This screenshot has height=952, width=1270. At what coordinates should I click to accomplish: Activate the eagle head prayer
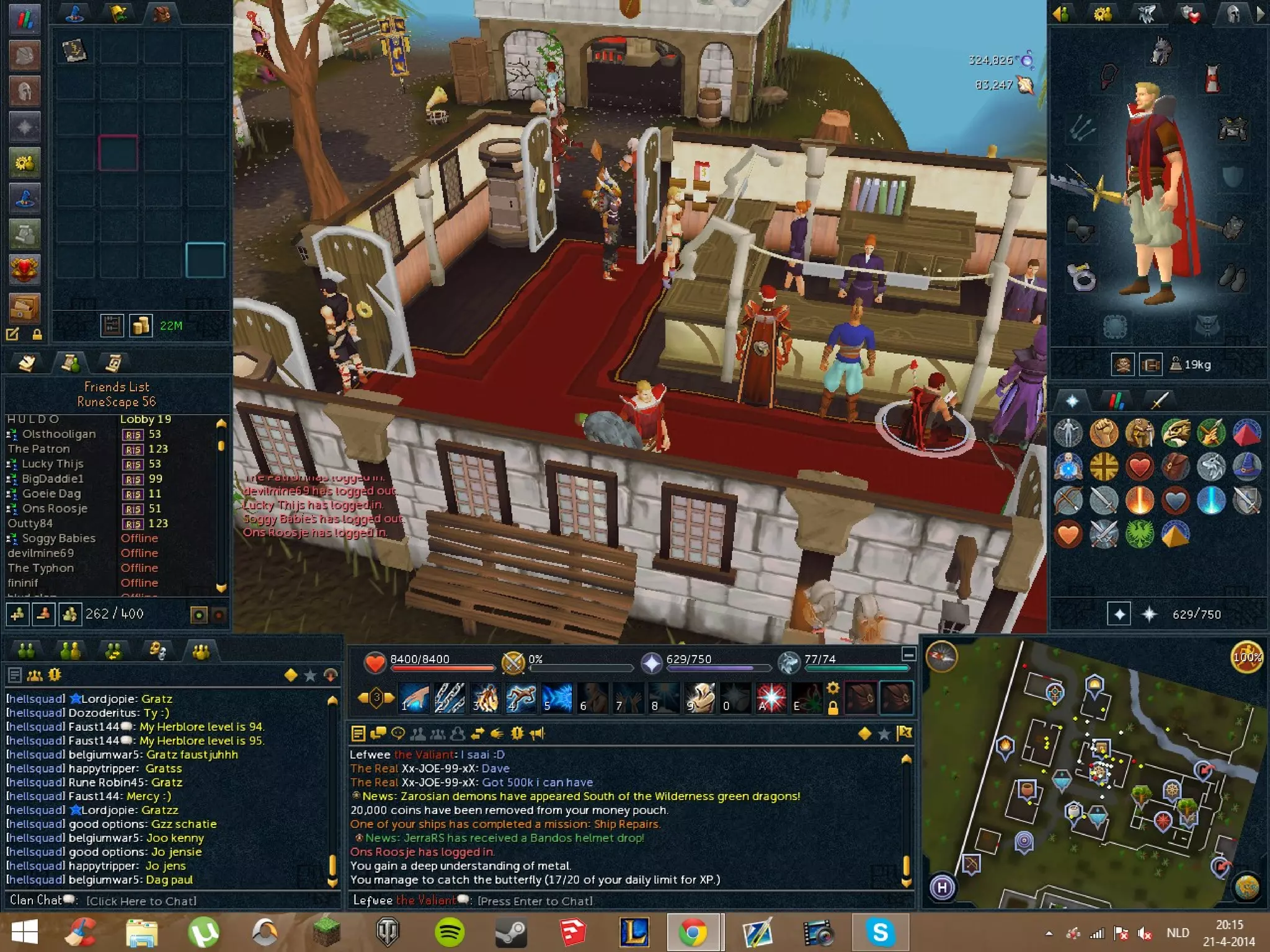click(x=1175, y=432)
